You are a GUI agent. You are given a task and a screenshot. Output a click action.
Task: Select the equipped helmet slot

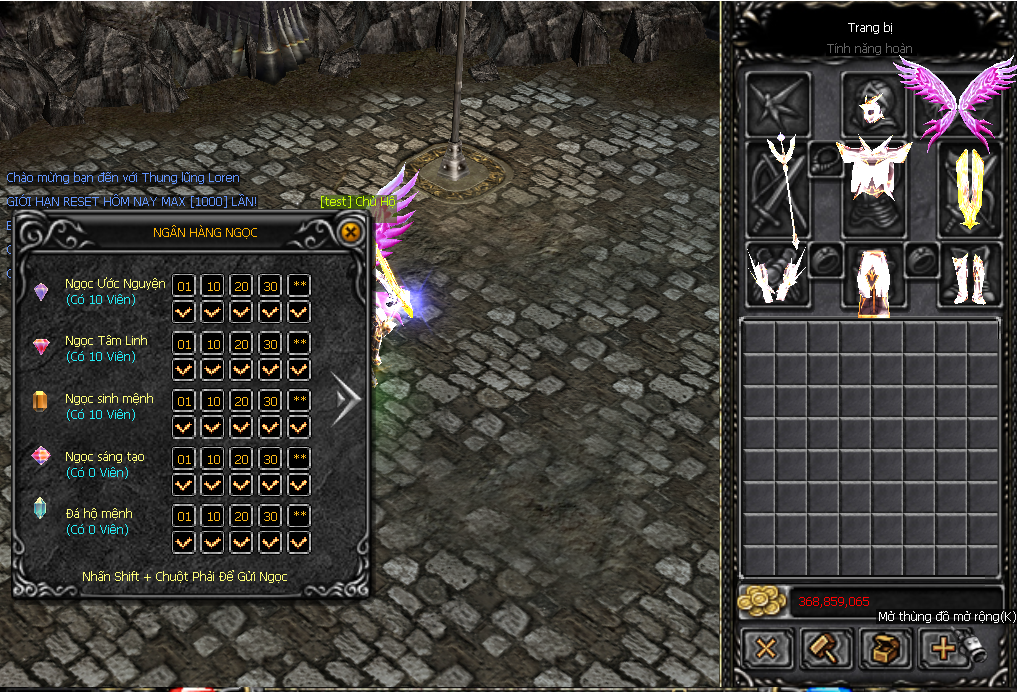click(872, 103)
